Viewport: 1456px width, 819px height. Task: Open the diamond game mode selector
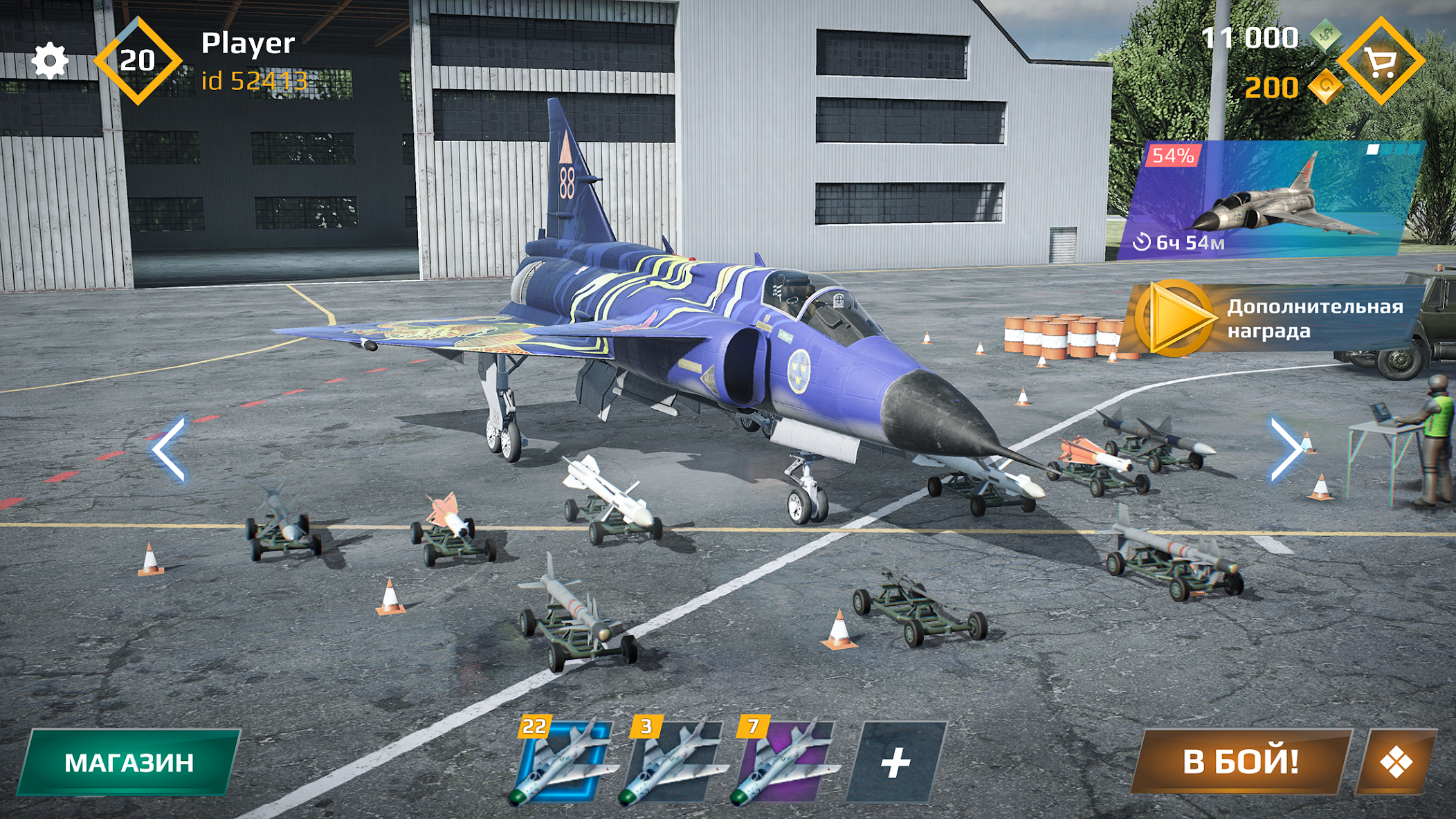(x=1396, y=762)
